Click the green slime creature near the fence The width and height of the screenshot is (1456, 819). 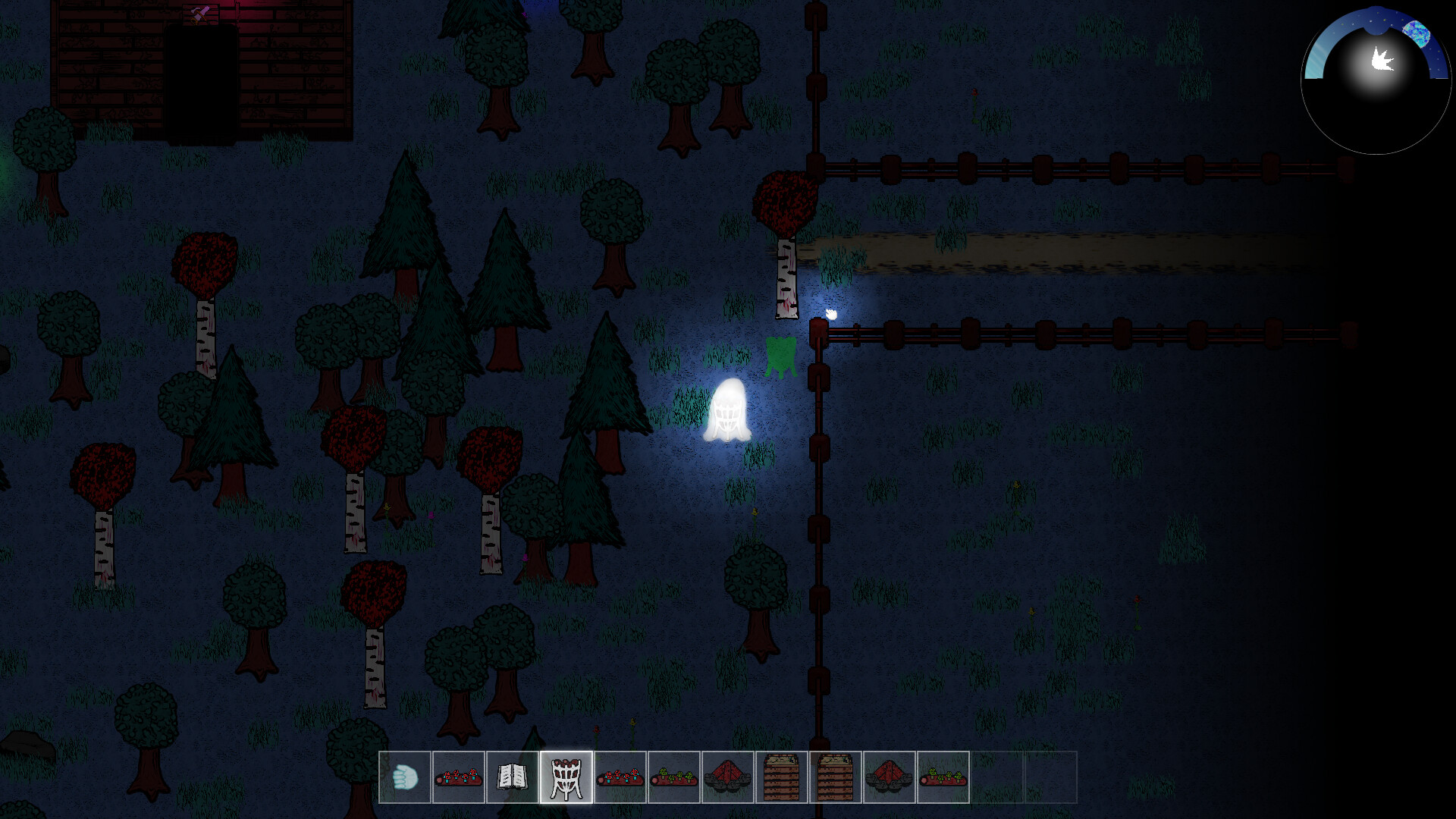pos(780,355)
